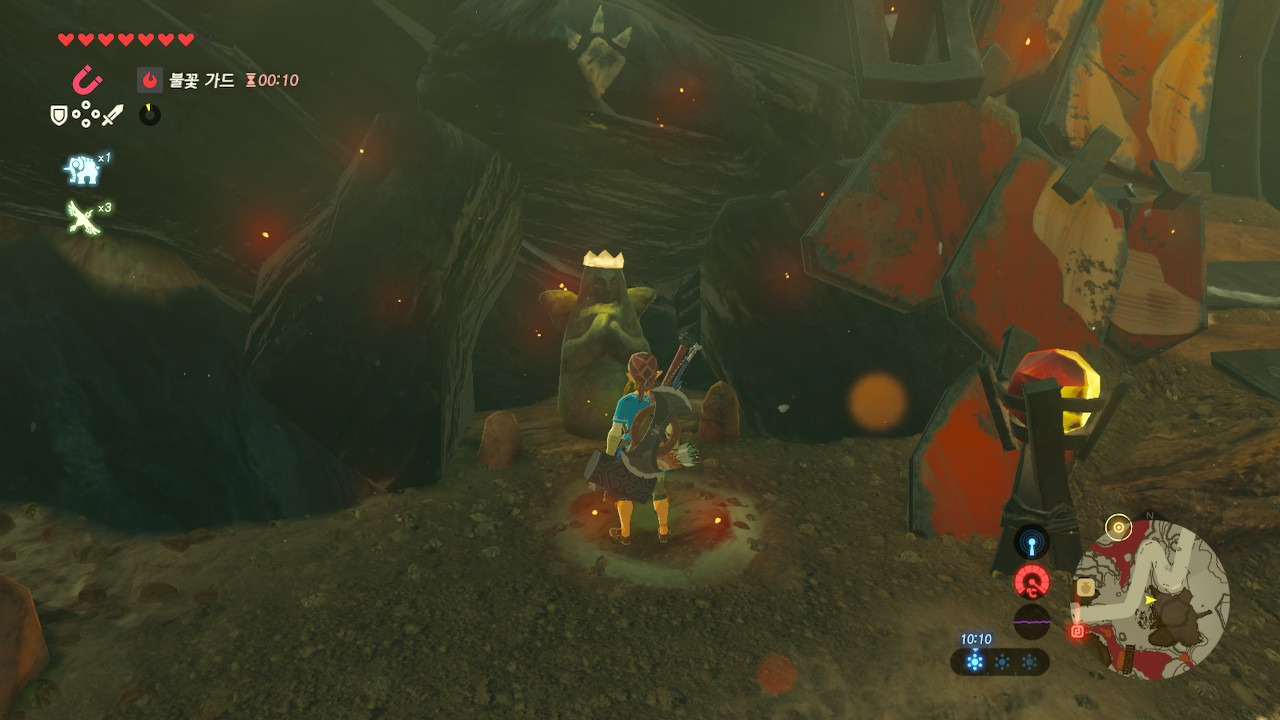Click the red temperature gauge

coord(1031,581)
